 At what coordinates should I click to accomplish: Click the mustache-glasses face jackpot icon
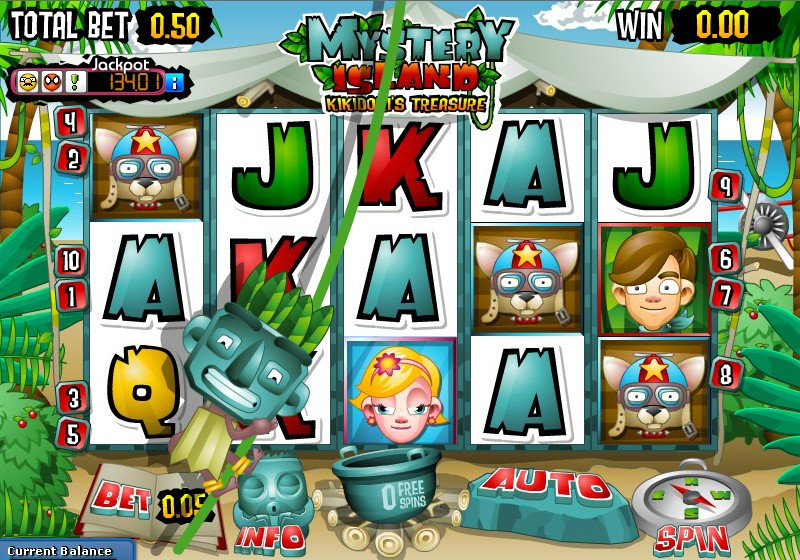coord(28,81)
